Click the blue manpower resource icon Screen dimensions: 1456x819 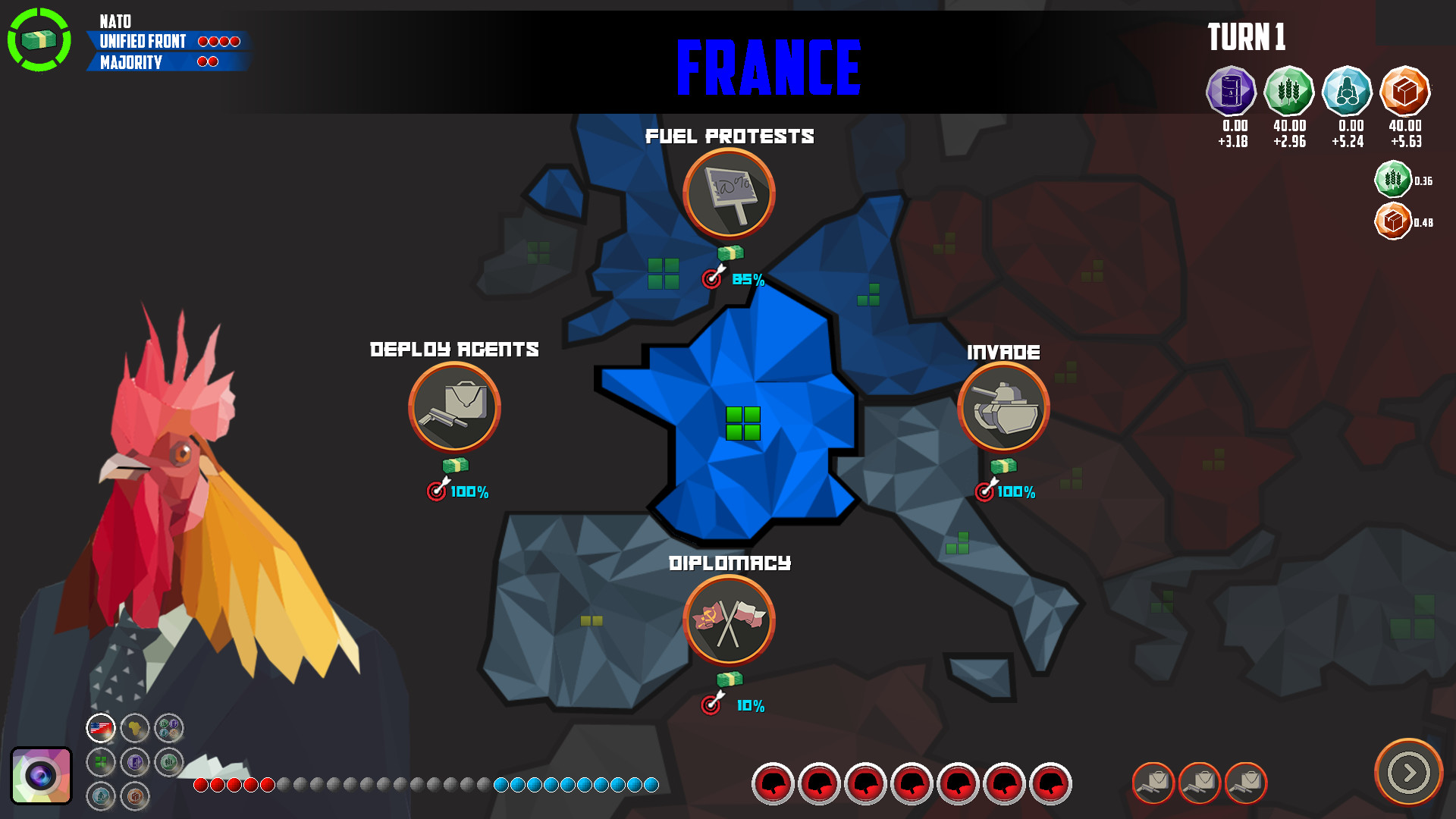pos(1347,90)
